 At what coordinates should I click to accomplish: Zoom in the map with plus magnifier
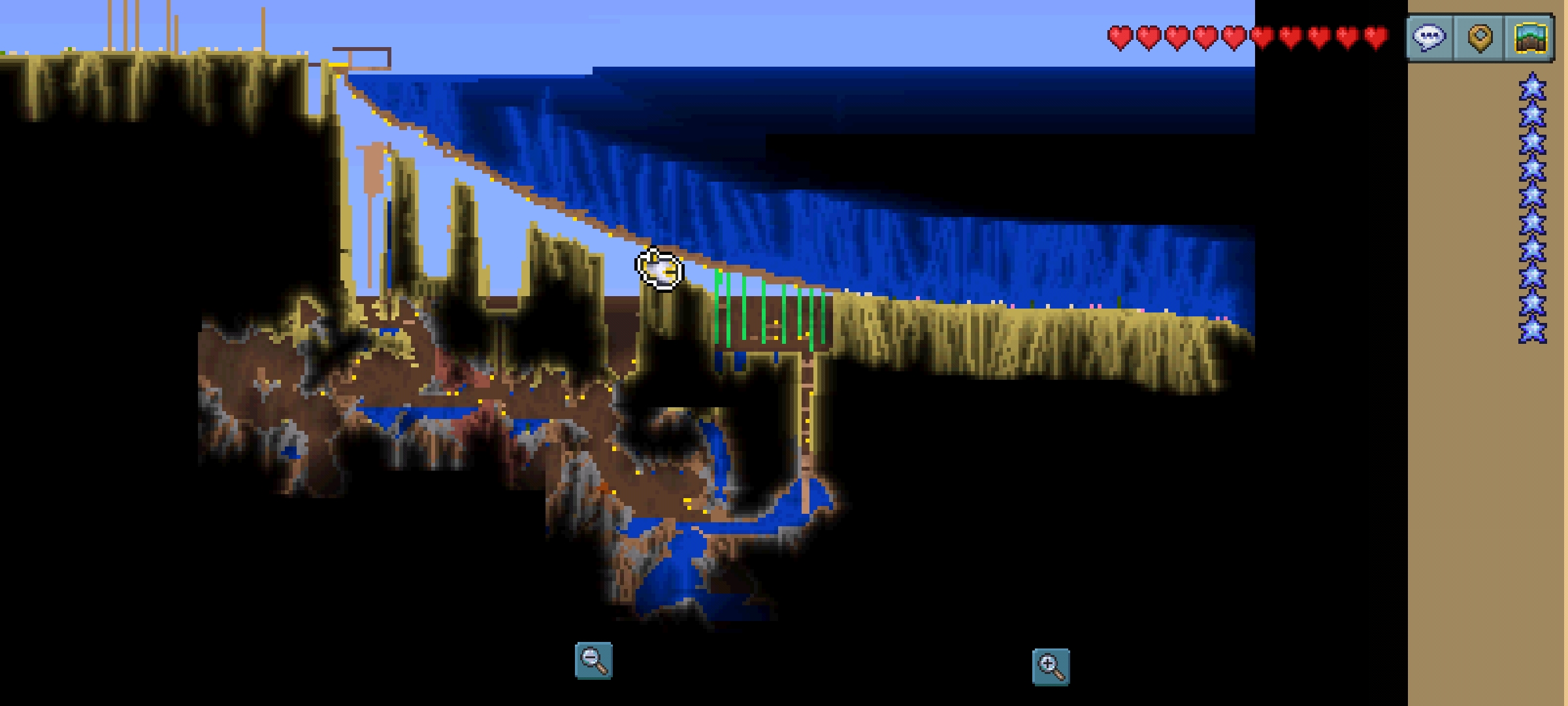(x=1051, y=667)
